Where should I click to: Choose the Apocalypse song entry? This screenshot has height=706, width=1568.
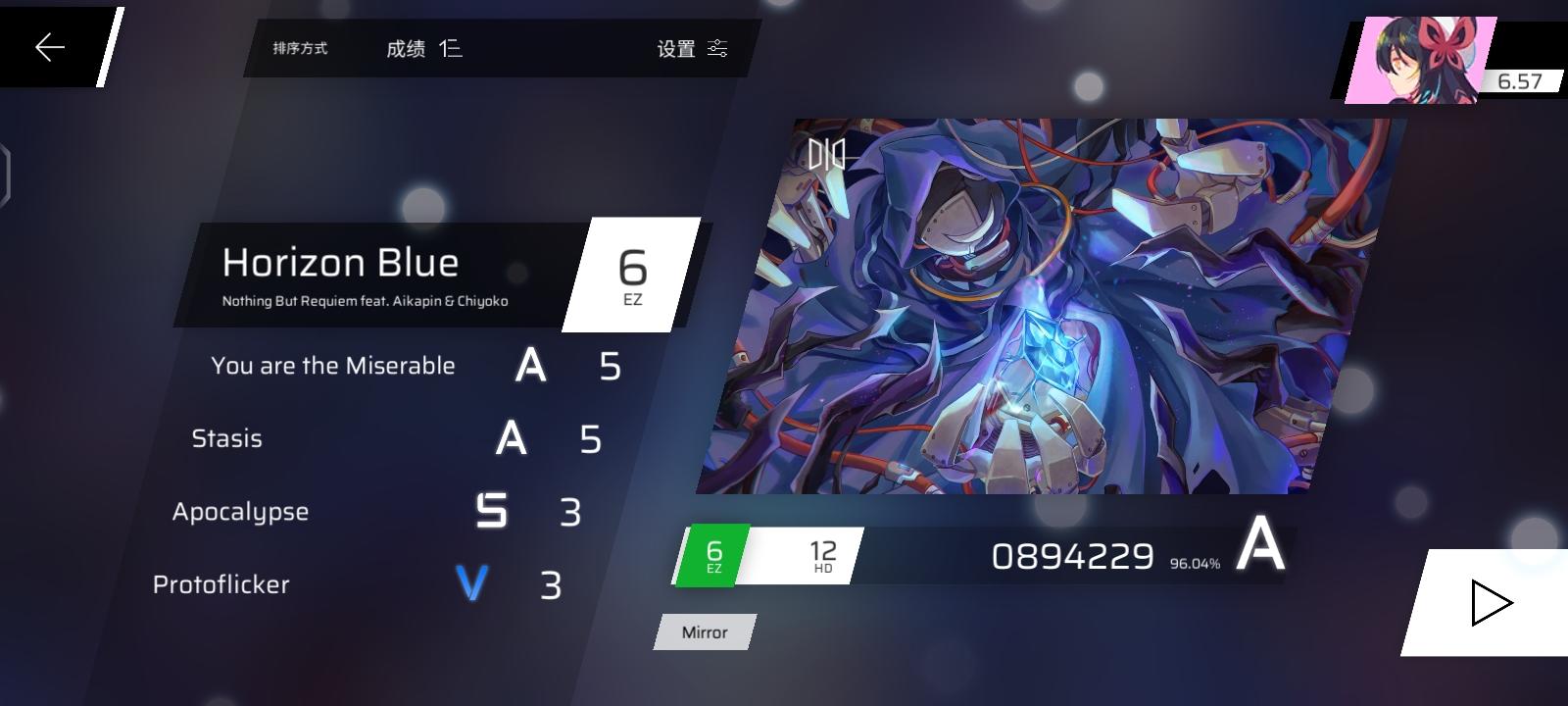(x=240, y=511)
